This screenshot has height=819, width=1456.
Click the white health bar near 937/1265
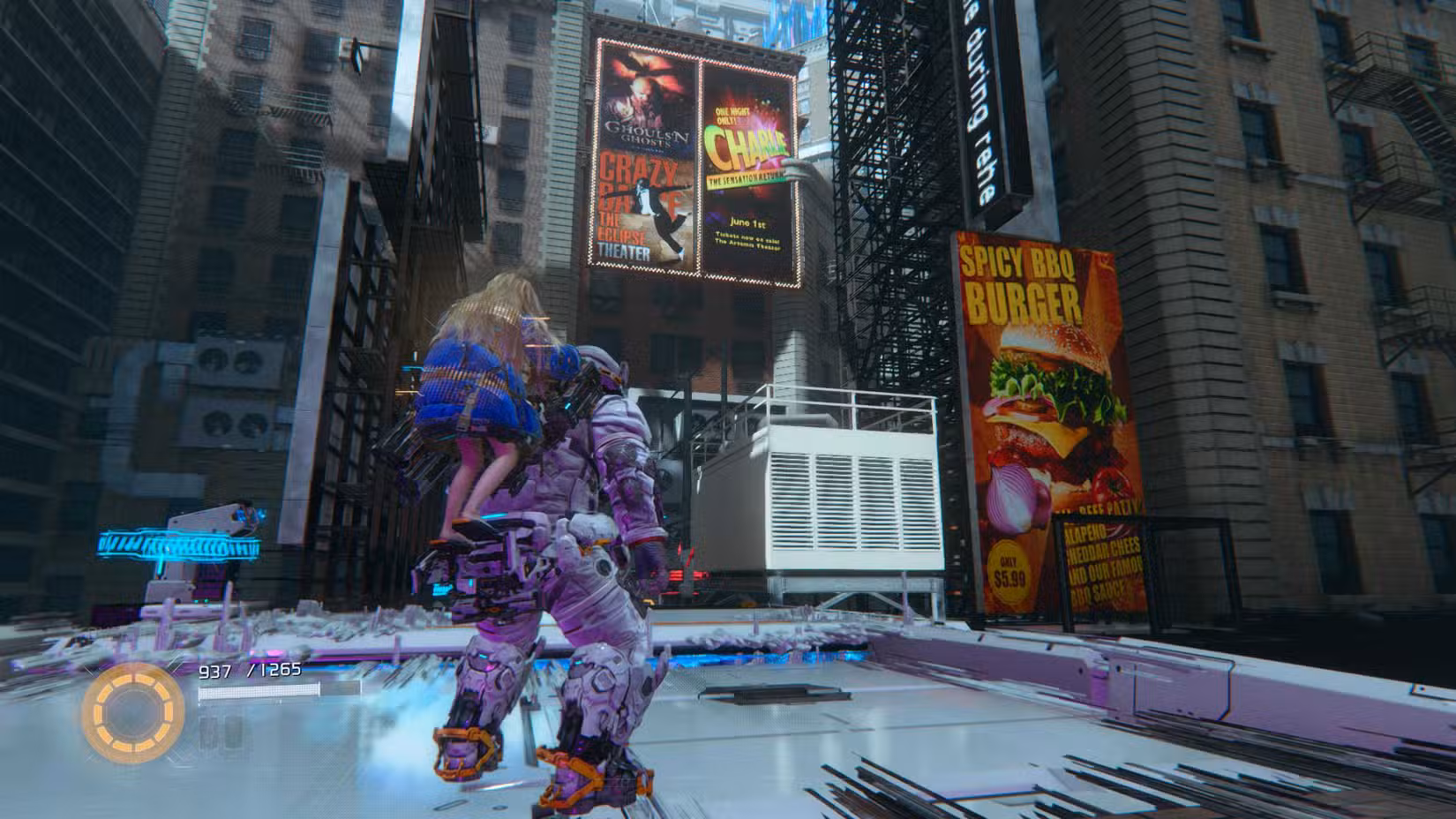[x=265, y=693]
